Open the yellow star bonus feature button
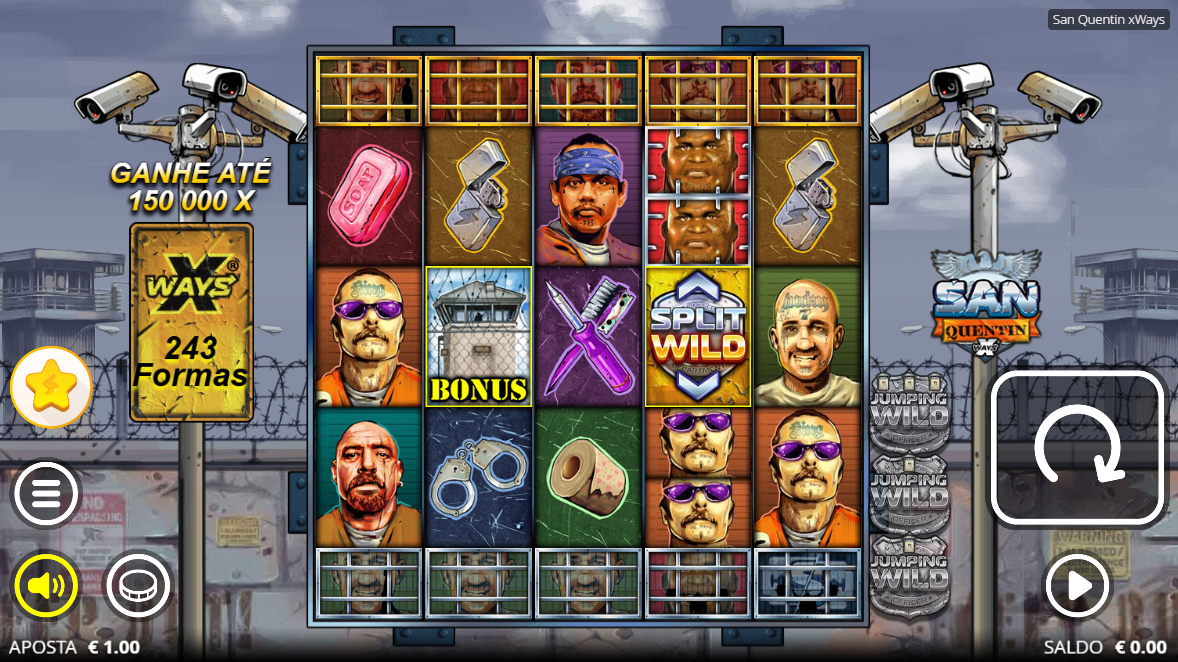This screenshot has width=1178, height=662. [x=51, y=388]
